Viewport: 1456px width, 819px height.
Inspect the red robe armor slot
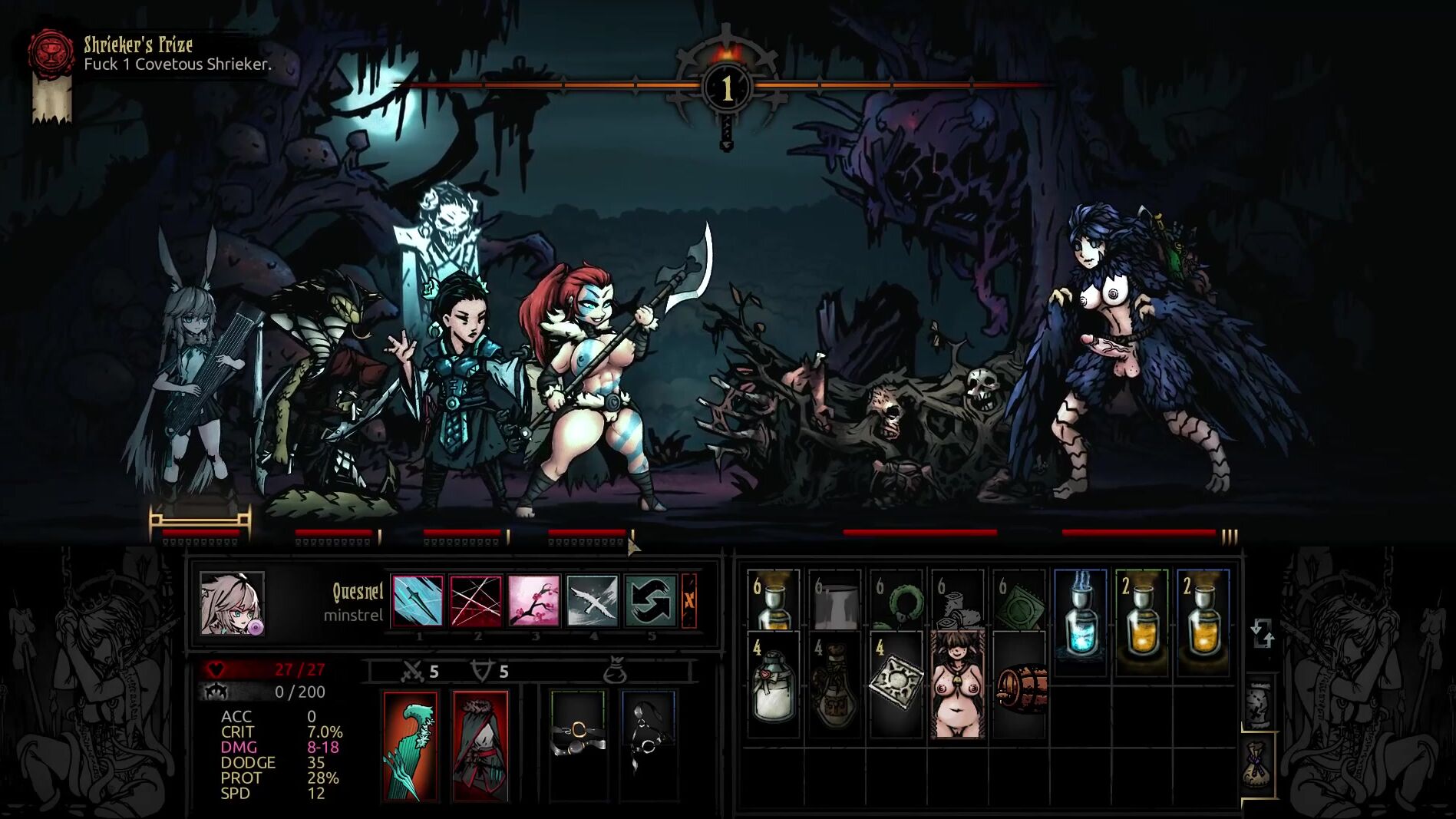click(x=480, y=746)
